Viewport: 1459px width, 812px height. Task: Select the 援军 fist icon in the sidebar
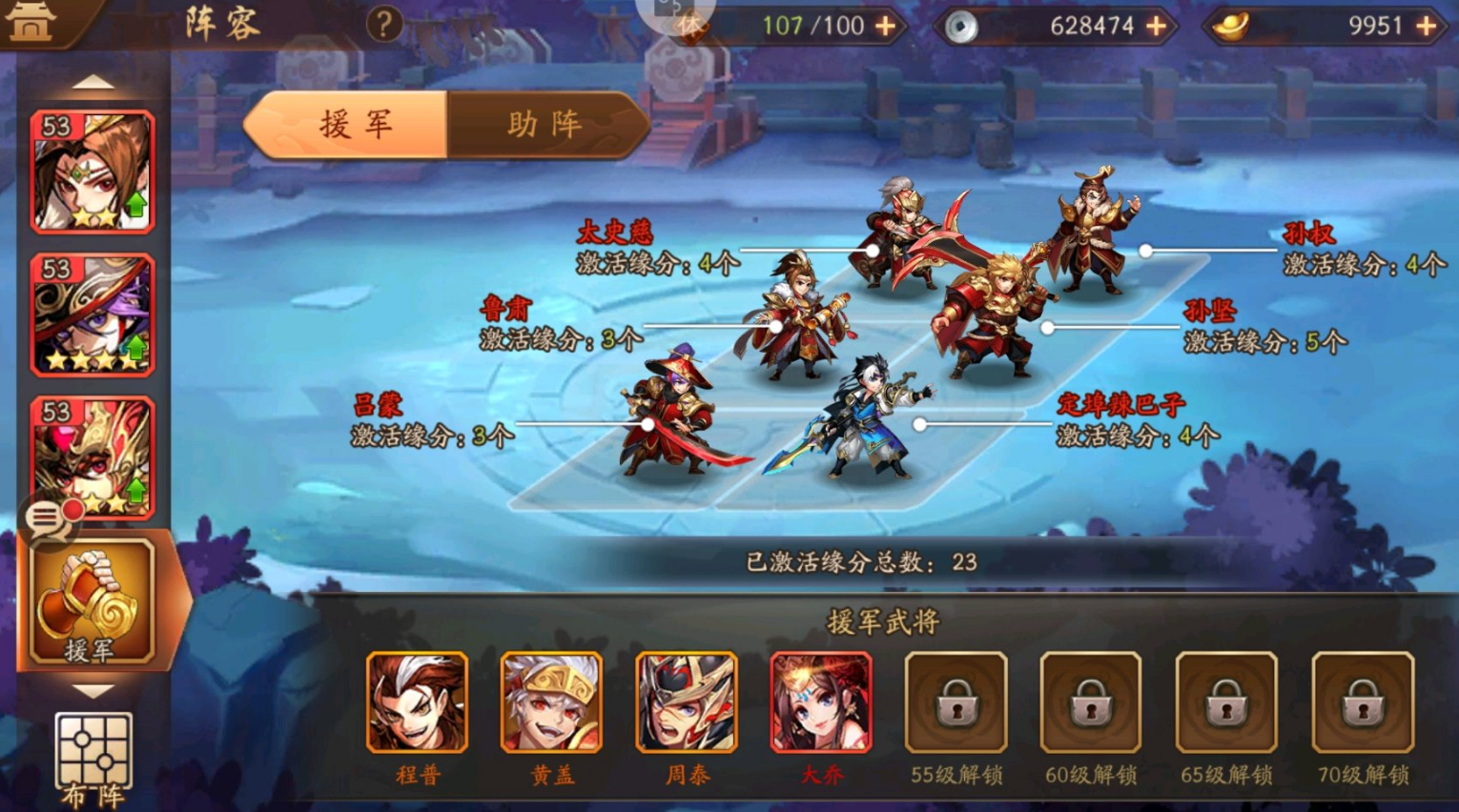click(x=92, y=600)
